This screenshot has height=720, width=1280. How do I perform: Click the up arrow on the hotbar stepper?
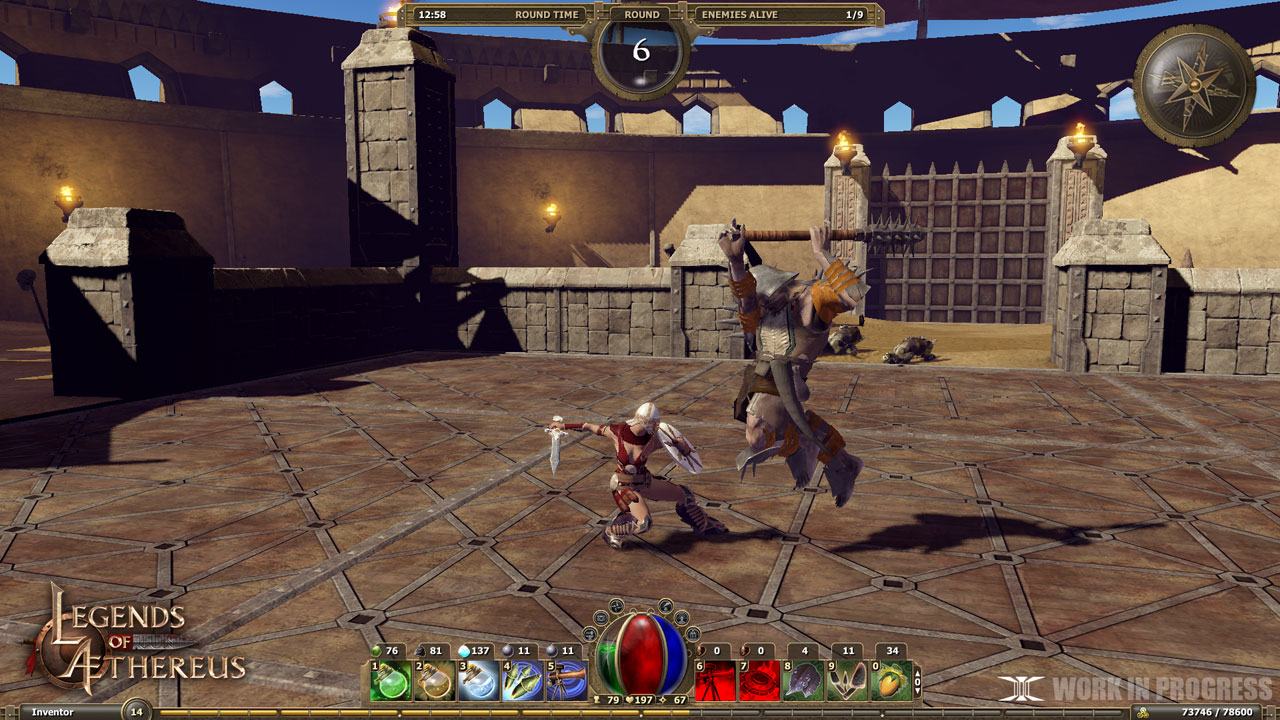tap(916, 672)
